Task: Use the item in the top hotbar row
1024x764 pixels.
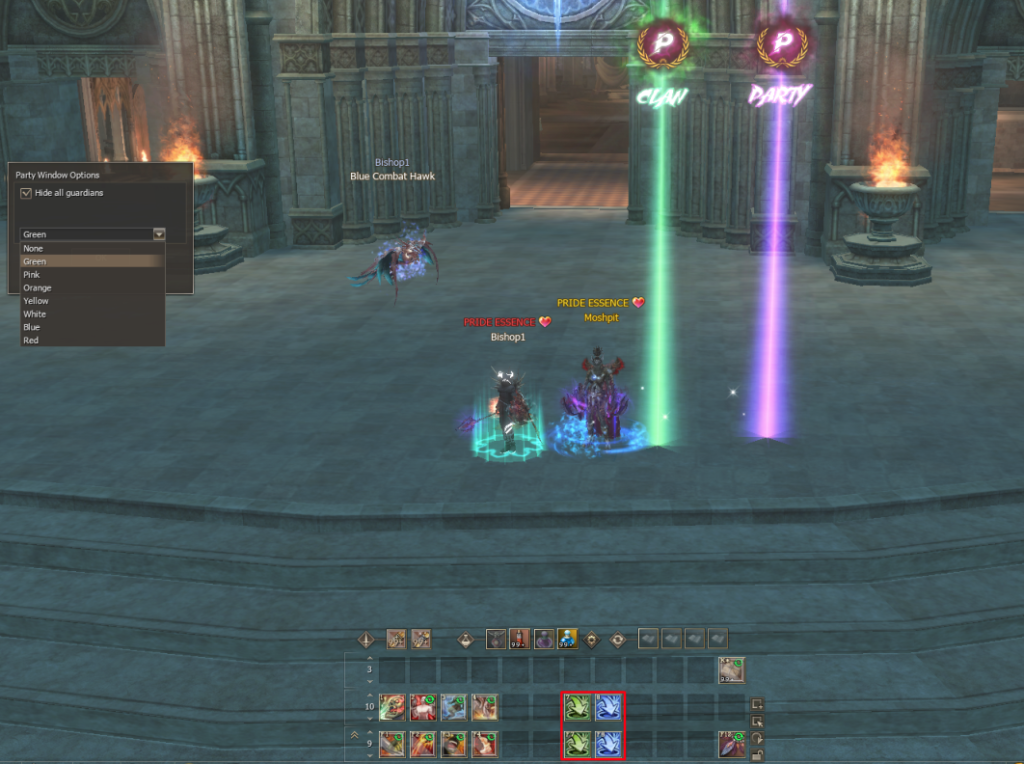Action: click(x=732, y=670)
